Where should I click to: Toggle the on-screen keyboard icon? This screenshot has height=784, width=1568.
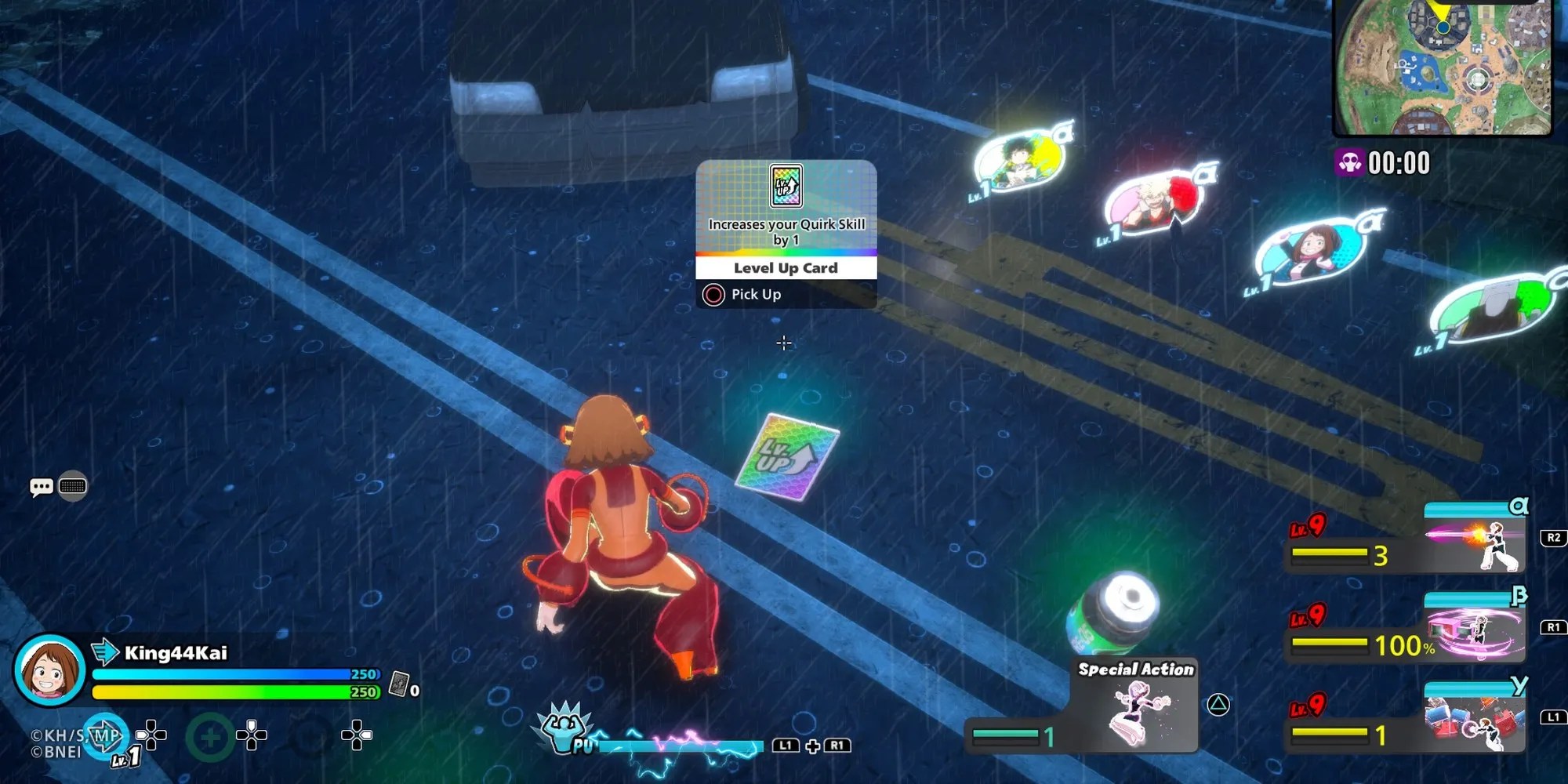tap(71, 486)
